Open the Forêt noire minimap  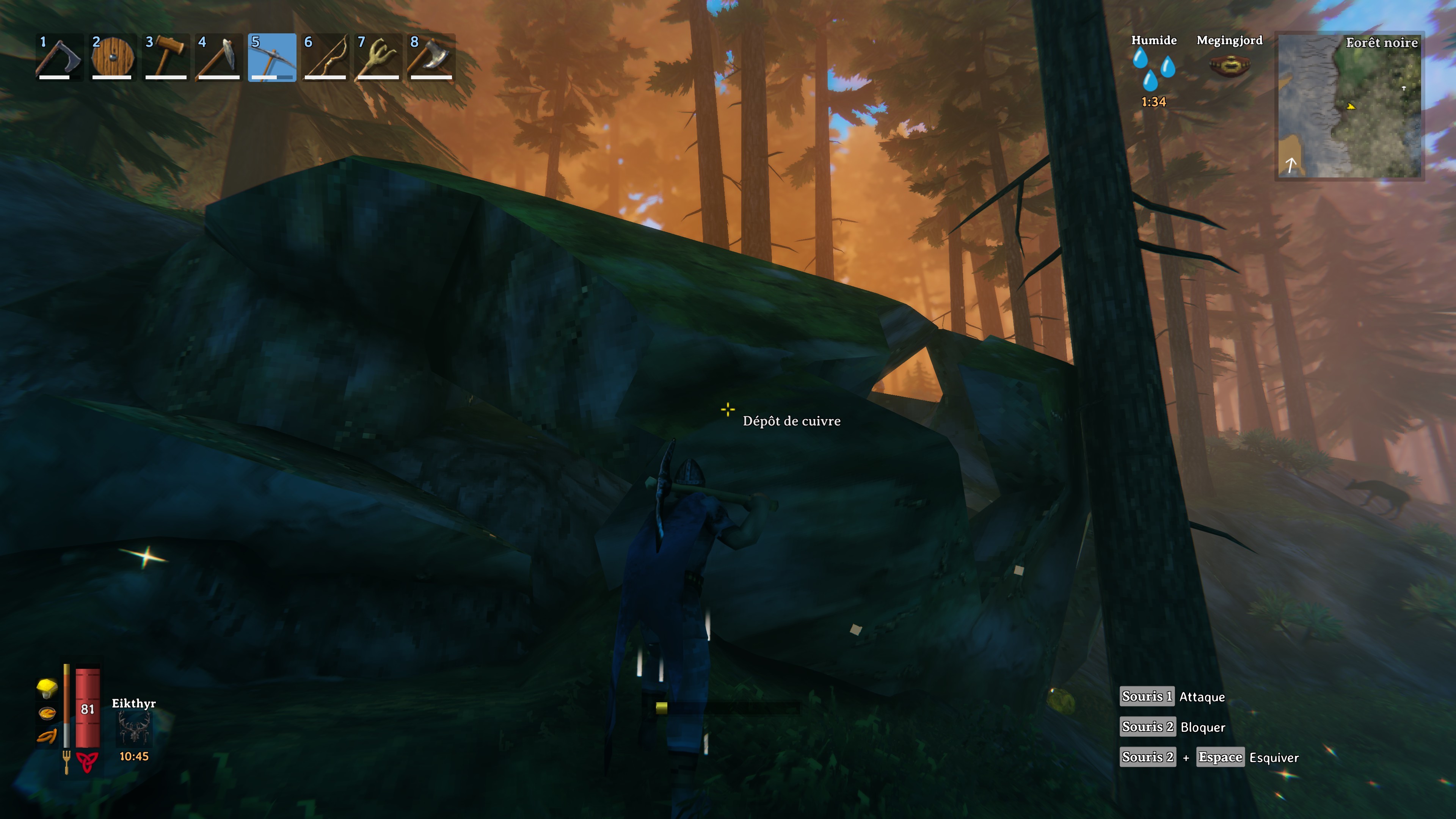pos(1349,106)
